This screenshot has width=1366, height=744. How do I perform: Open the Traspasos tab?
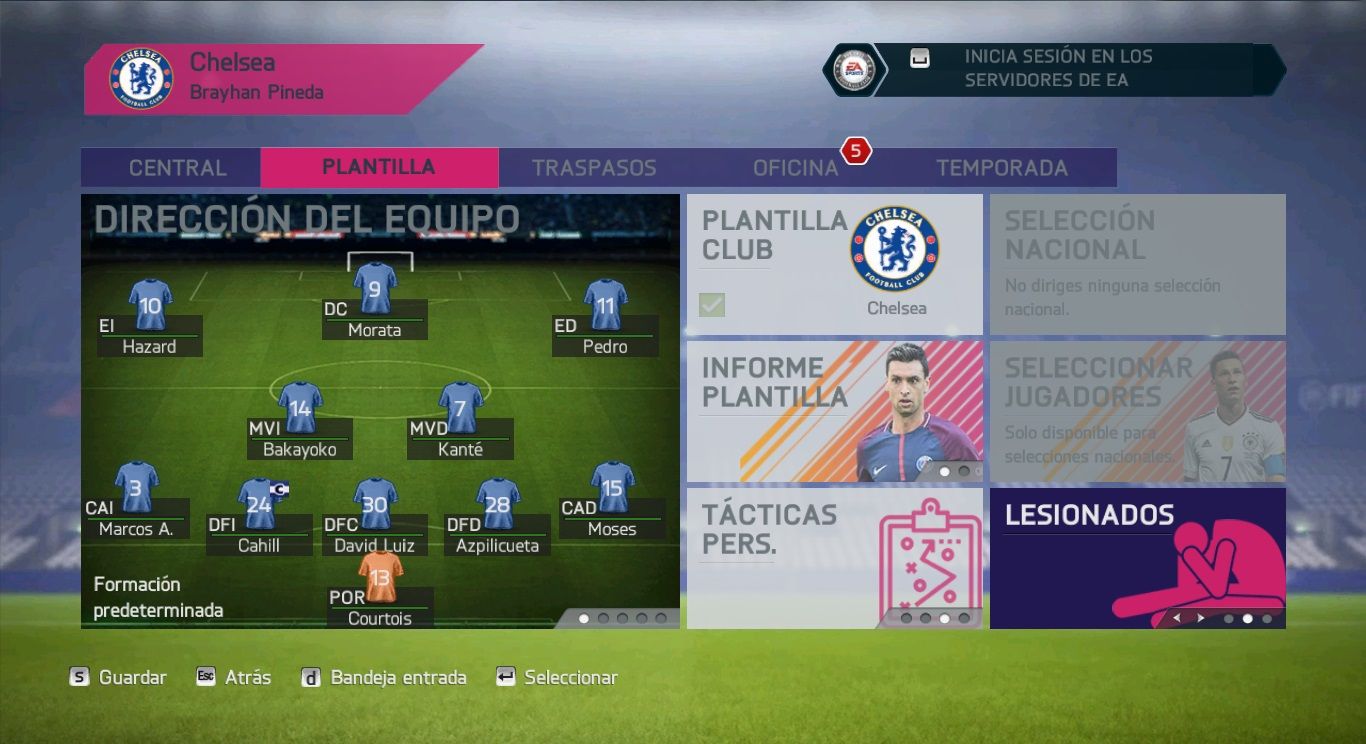pos(594,168)
